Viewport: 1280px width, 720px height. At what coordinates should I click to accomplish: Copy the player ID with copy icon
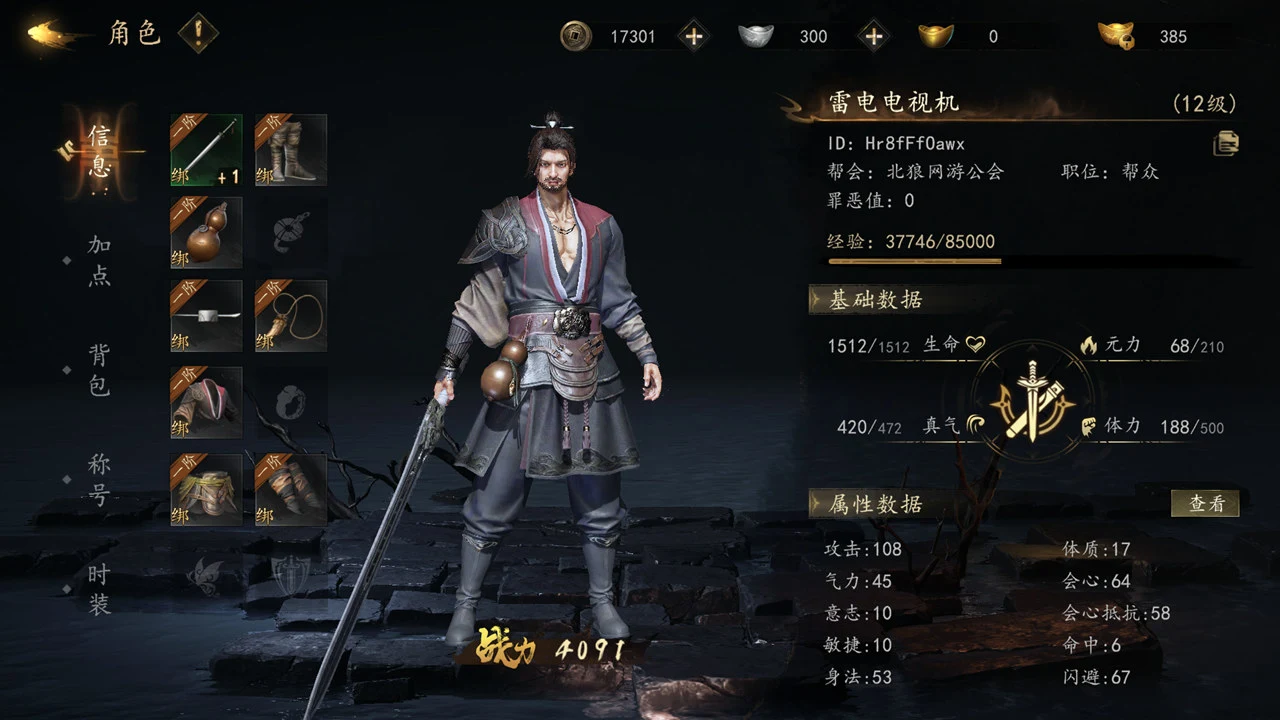(x=1226, y=144)
